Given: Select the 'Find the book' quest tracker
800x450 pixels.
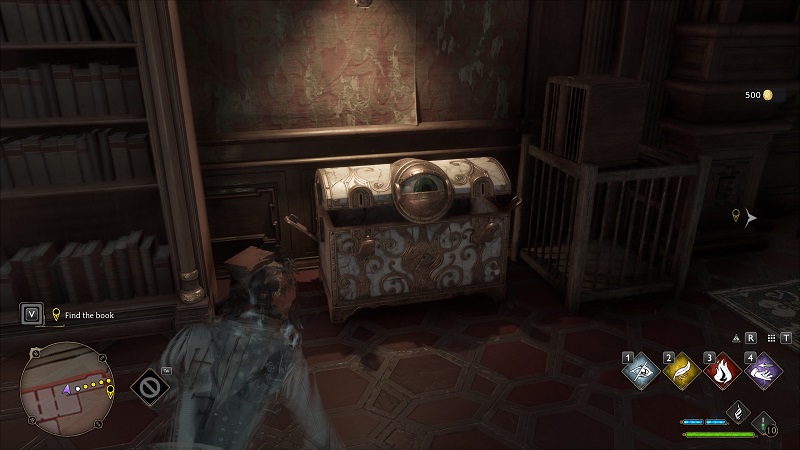Looking at the screenshot, I should click(x=90, y=314).
